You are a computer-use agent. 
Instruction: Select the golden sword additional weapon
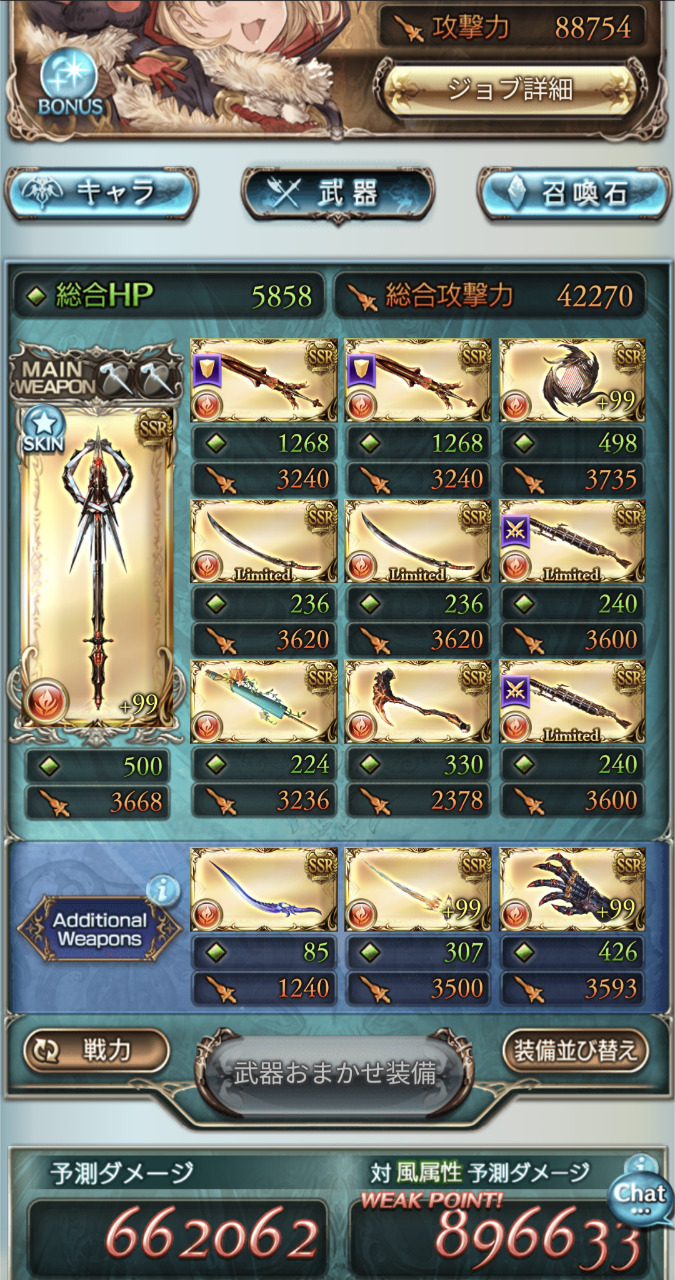pyautogui.click(x=417, y=890)
